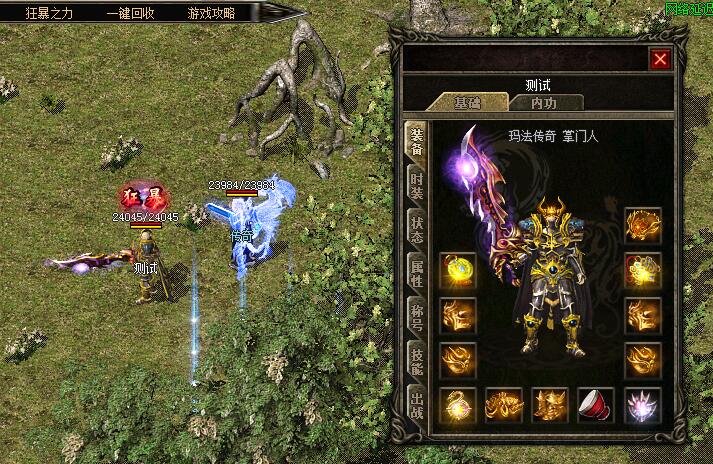Viewport: 713px width, 464px height.
Task: Close the character equipment panel
Action: (x=660, y=59)
